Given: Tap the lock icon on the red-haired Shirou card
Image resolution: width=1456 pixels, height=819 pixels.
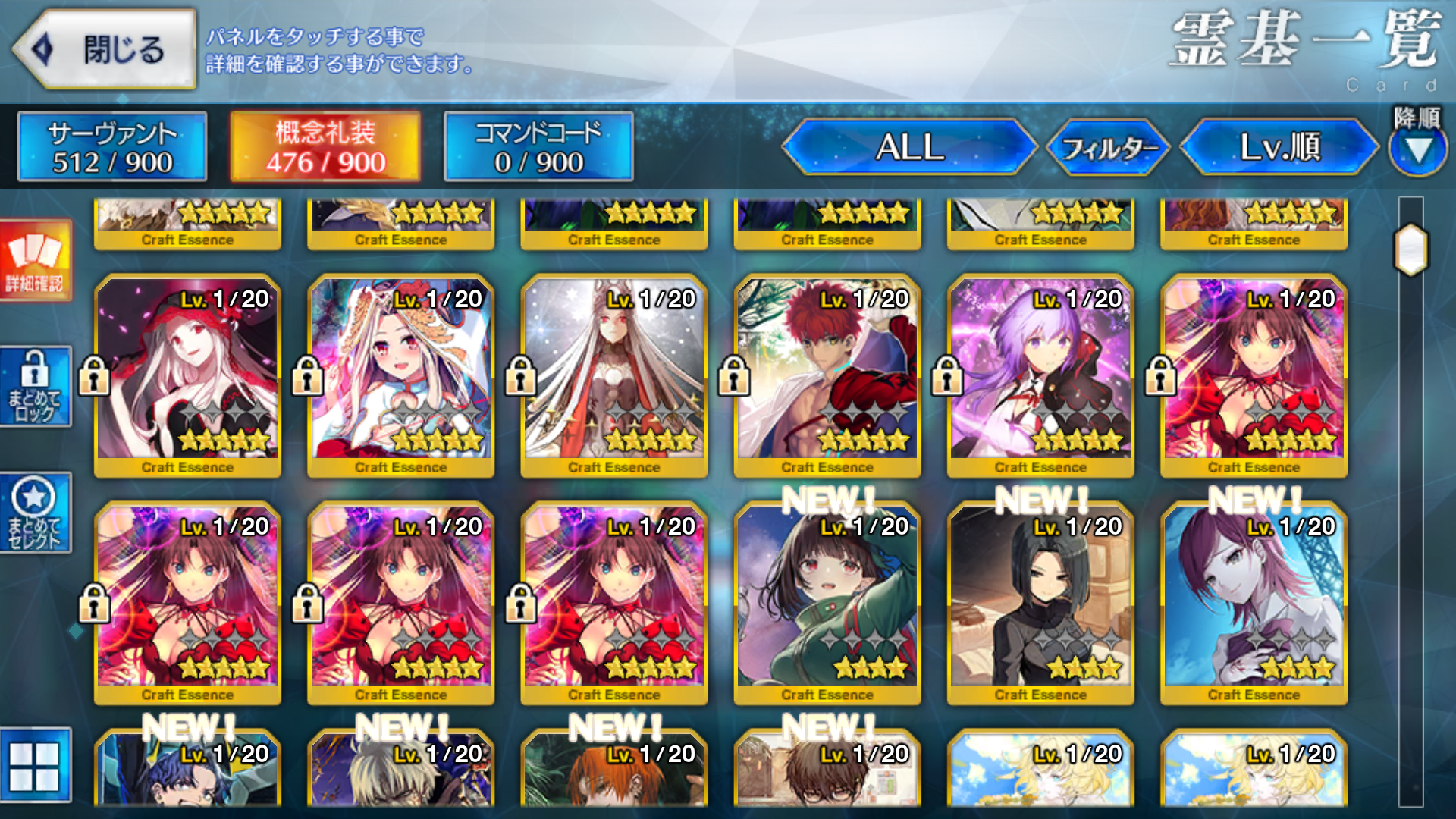Looking at the screenshot, I should [x=733, y=374].
